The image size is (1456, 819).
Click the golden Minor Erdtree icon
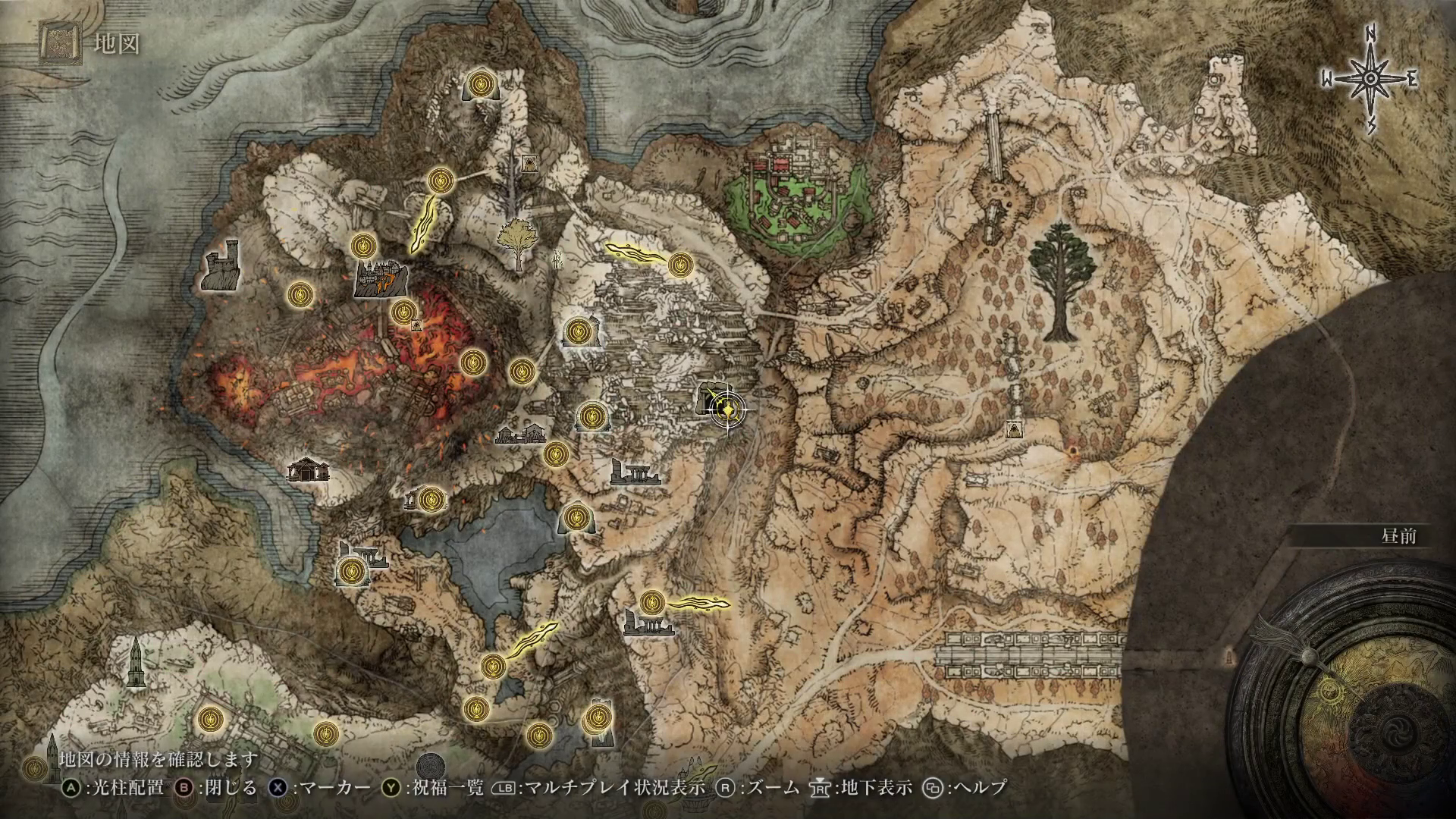tap(519, 242)
